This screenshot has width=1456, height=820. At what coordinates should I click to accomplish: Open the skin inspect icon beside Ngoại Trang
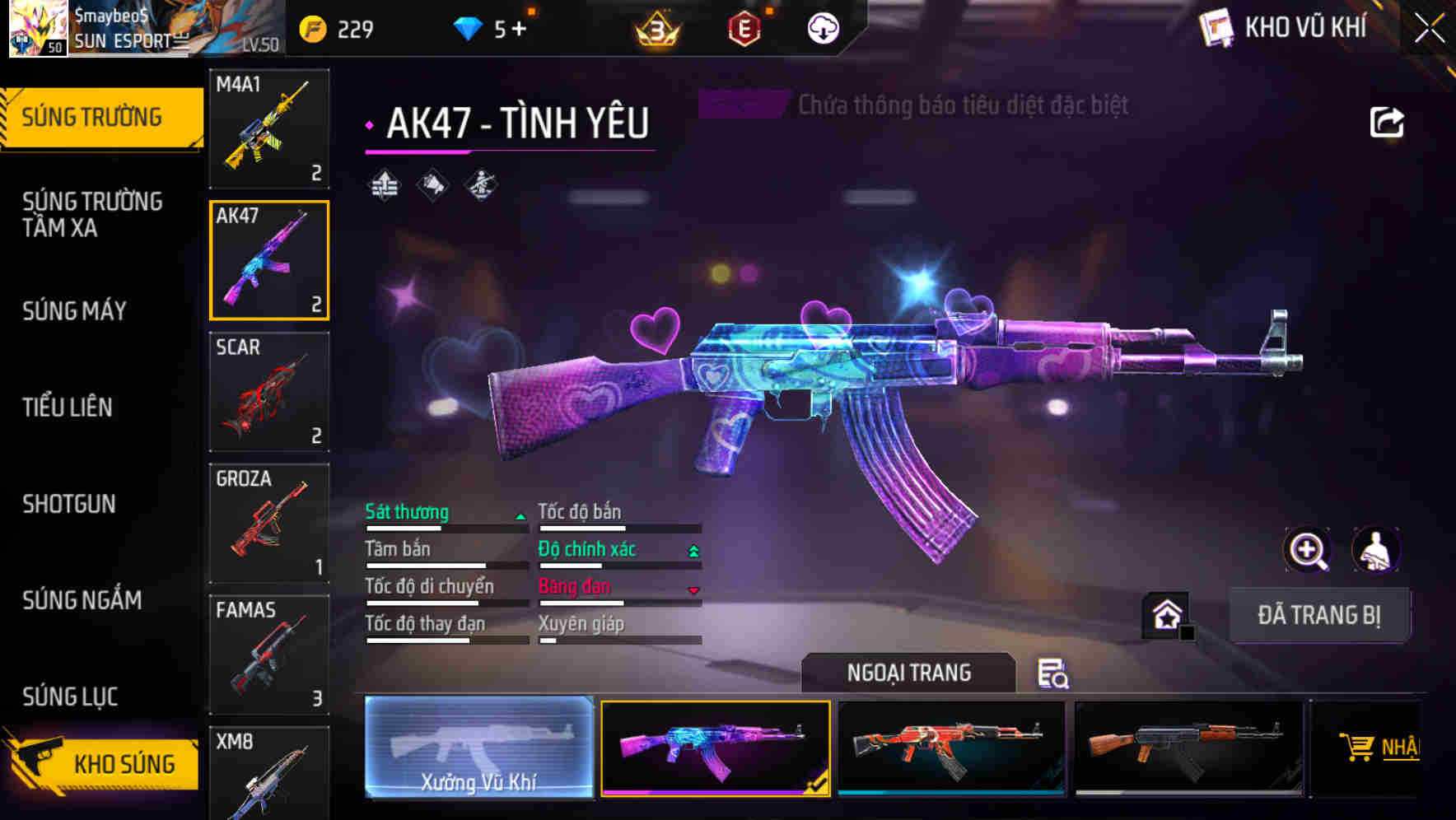1056,674
